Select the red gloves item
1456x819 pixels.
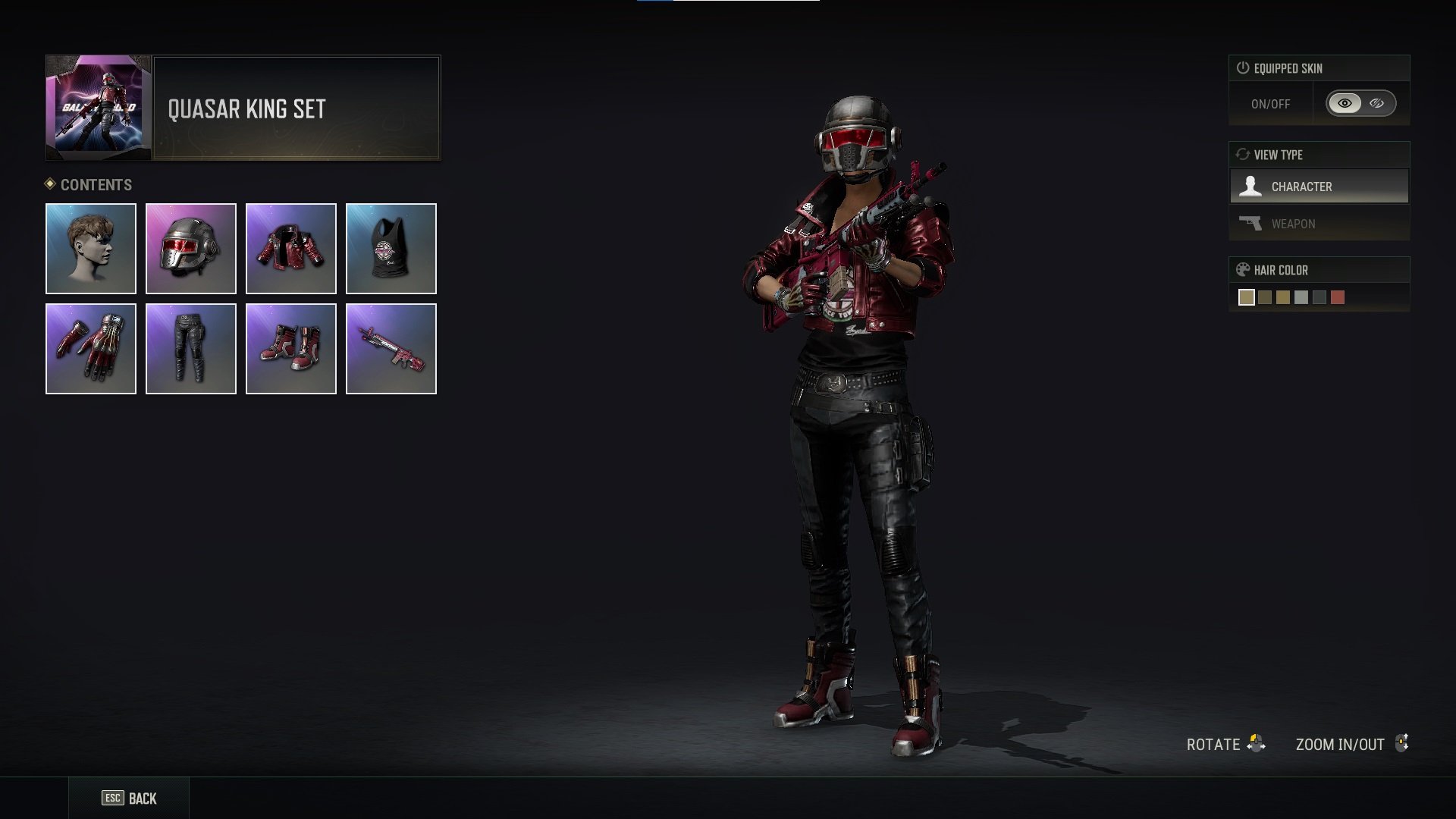(91, 349)
